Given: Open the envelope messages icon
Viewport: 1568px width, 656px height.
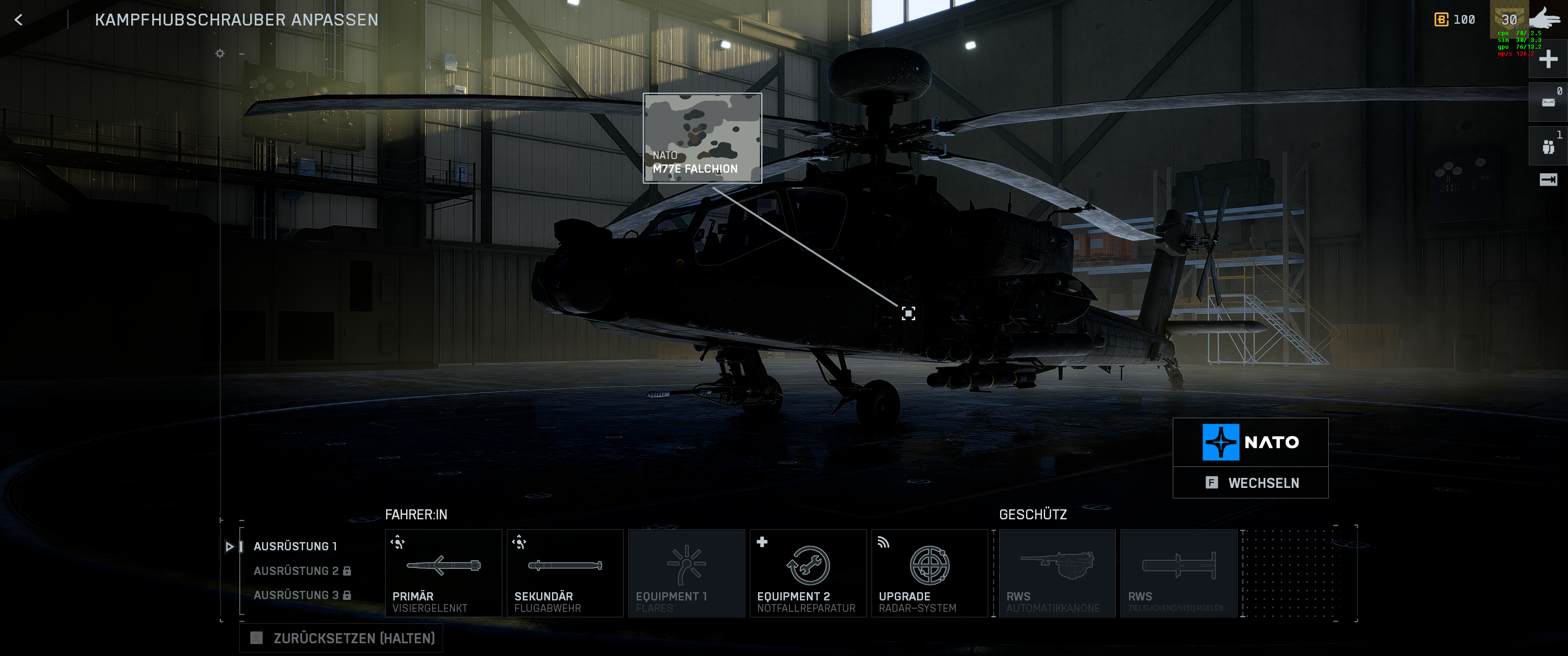Looking at the screenshot, I should tap(1547, 102).
